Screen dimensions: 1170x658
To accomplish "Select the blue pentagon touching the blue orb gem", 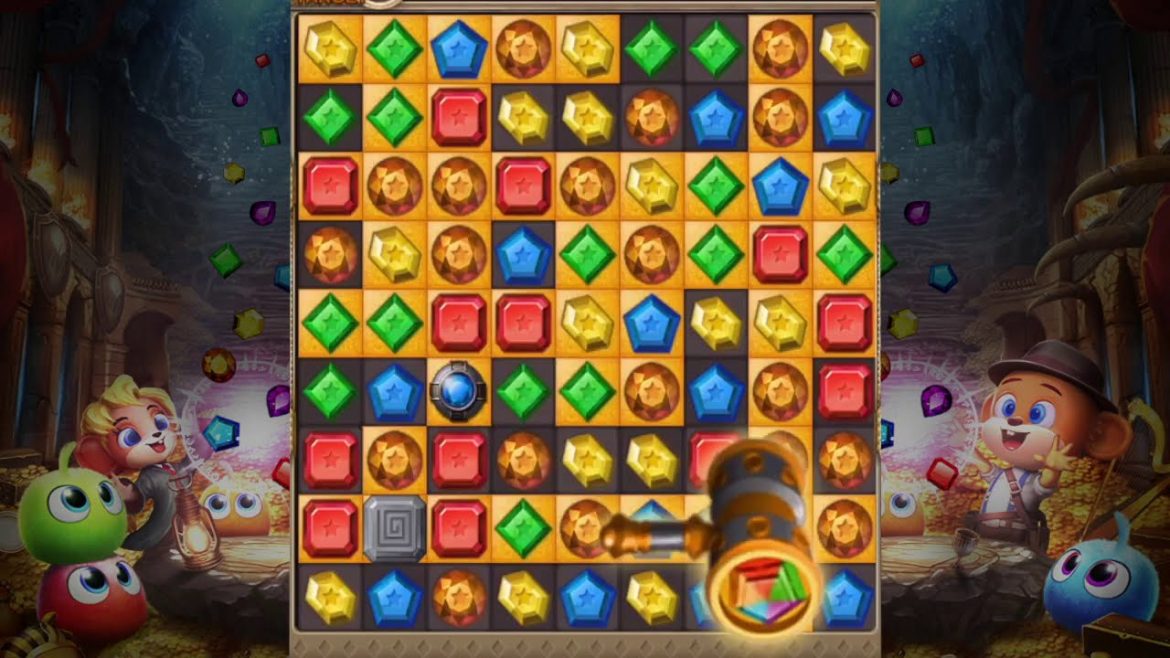I will [x=395, y=391].
